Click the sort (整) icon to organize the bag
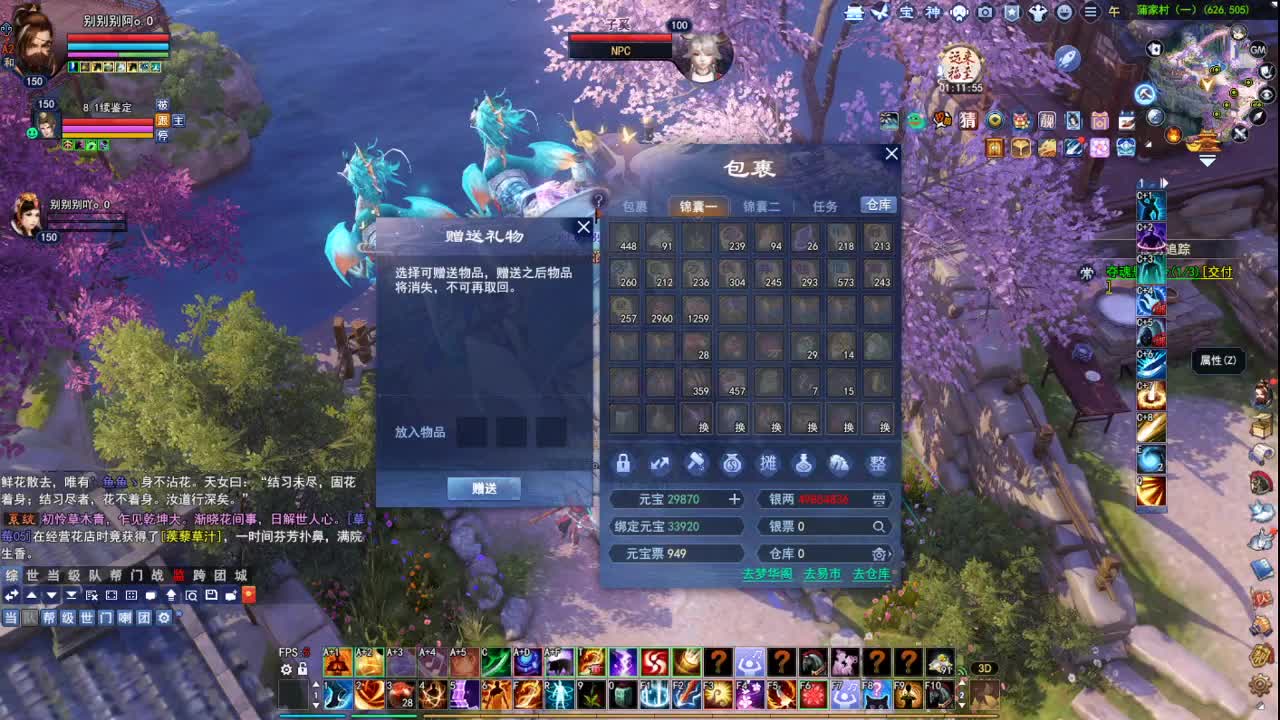Viewport: 1280px width, 720px height. (880, 463)
